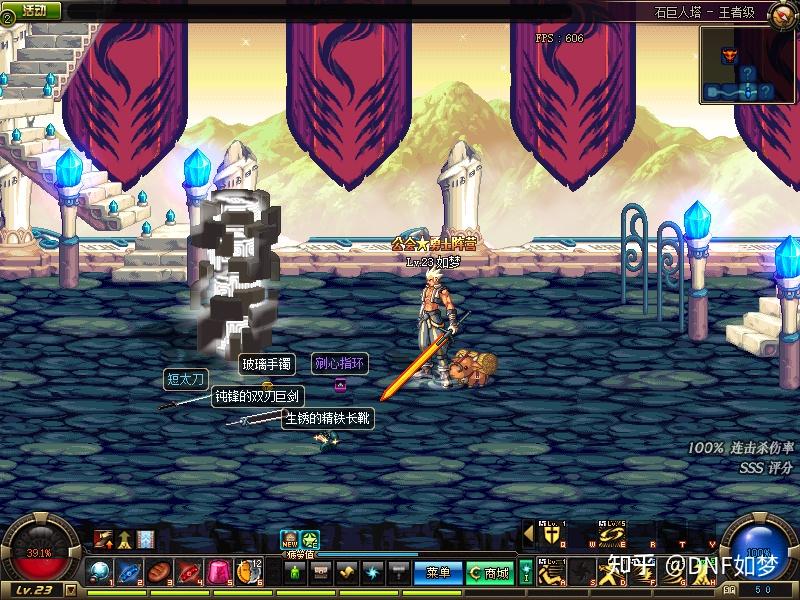Click the NEW notification icon

point(289,538)
